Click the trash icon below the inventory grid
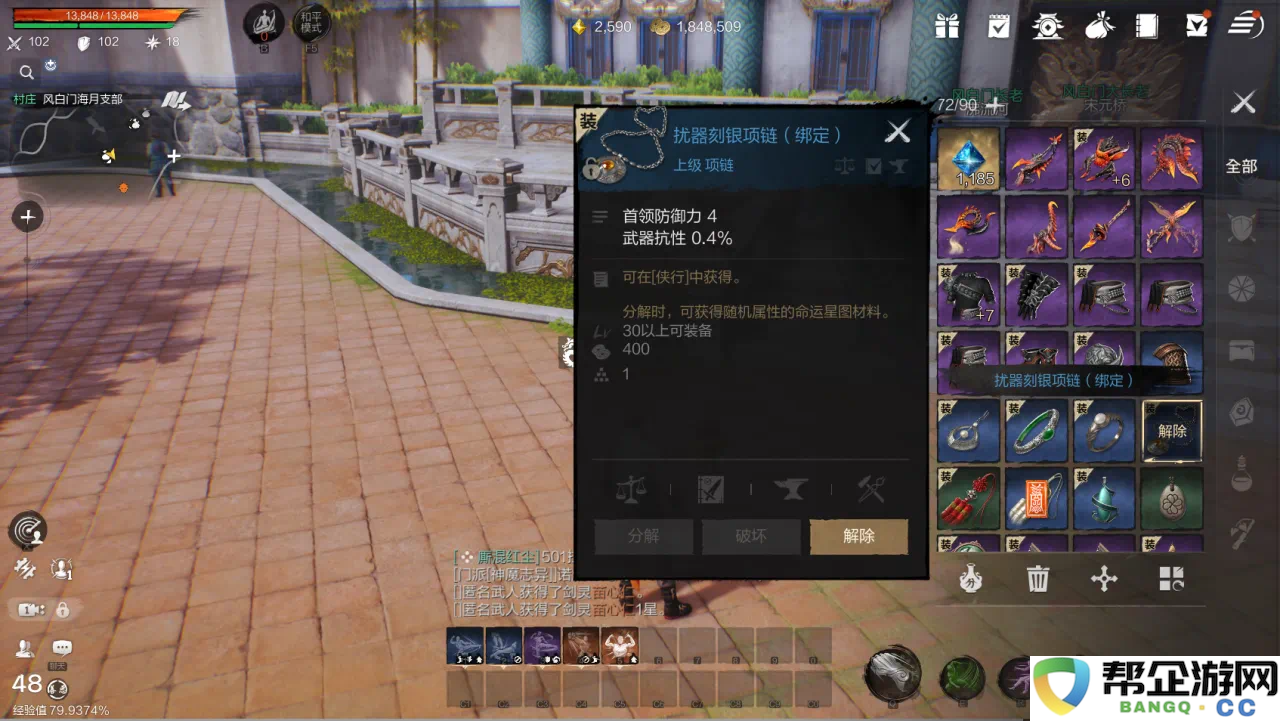1280x721 pixels. point(1037,578)
